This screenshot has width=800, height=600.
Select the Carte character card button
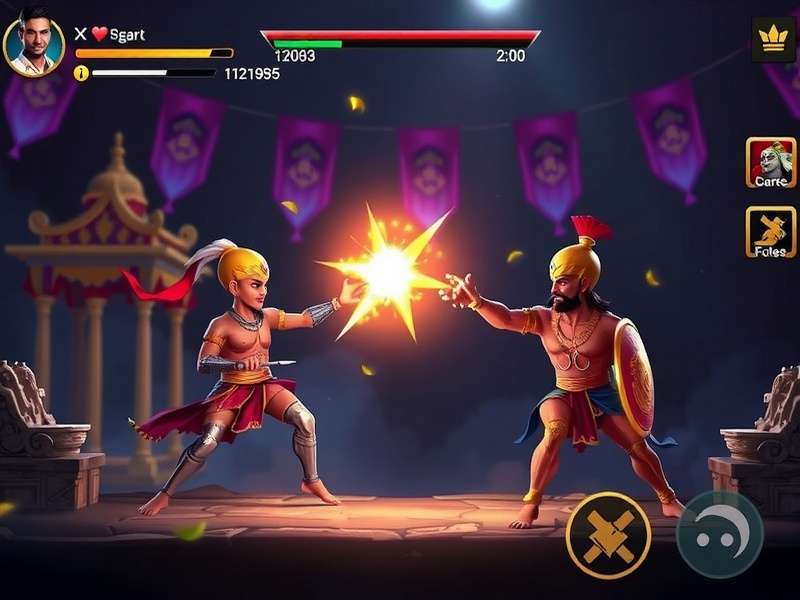point(771,162)
